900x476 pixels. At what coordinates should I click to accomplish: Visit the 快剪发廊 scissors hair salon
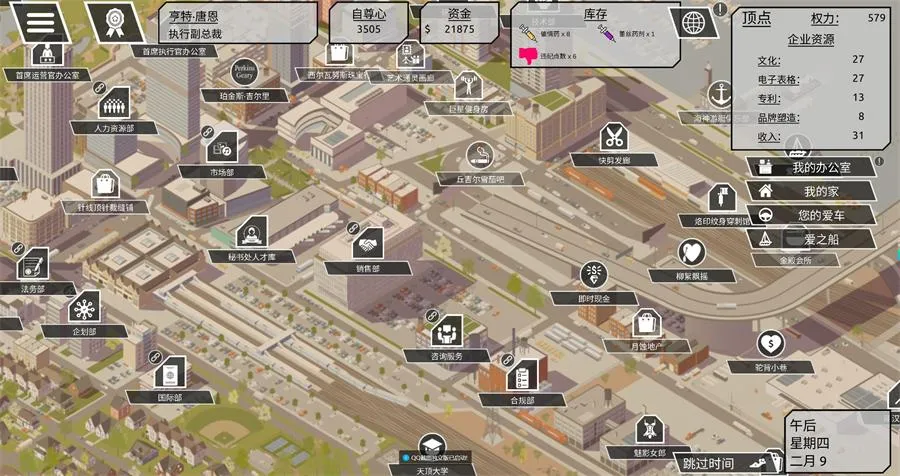[x=614, y=137]
